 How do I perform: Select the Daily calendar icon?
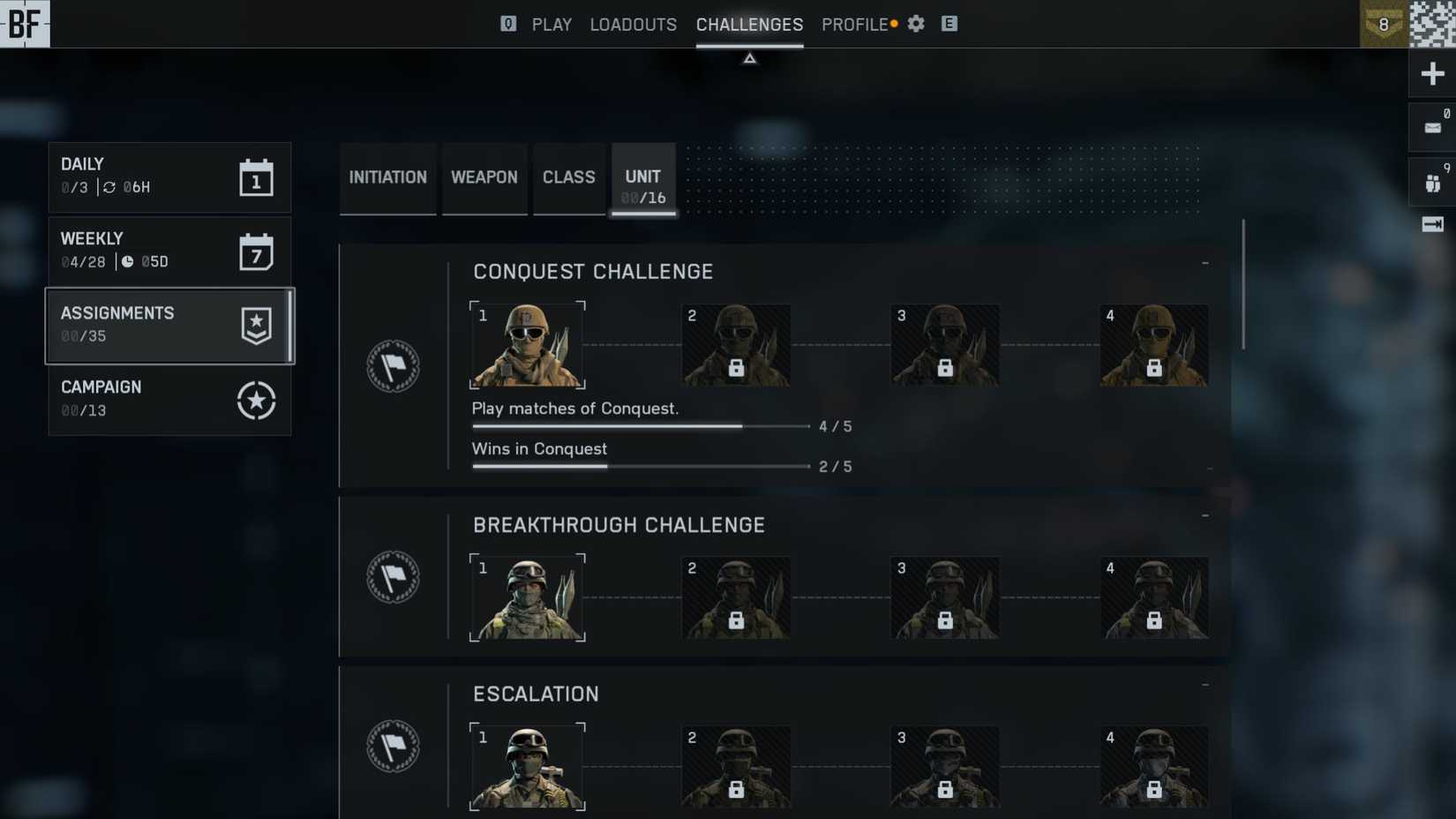[255, 177]
